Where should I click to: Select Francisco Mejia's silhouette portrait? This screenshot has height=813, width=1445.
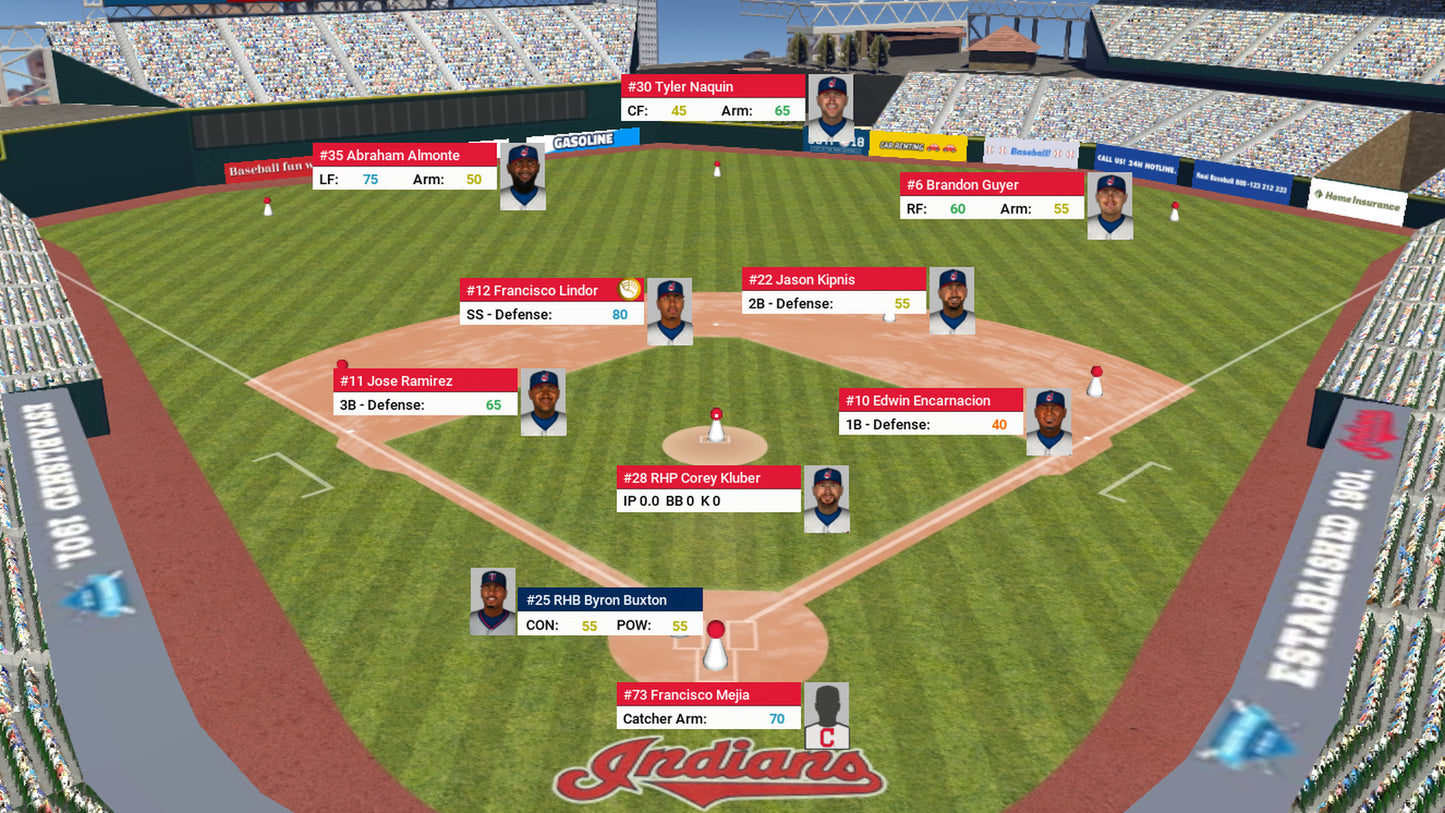pos(827,716)
